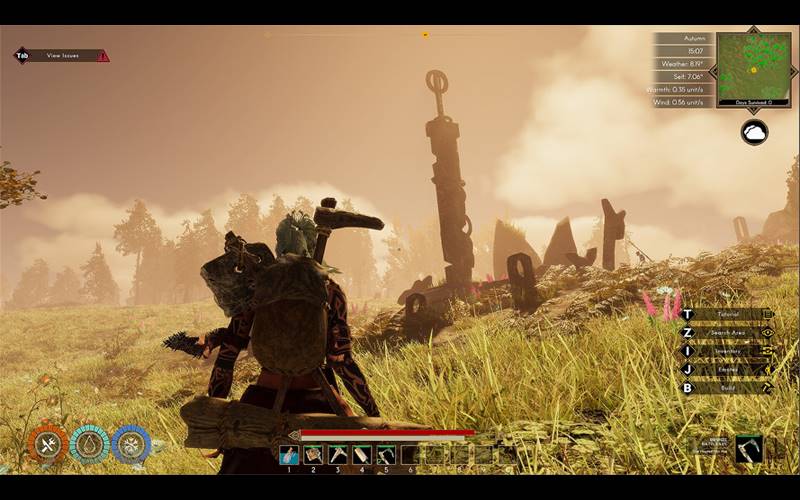Open the Emotes menu

tap(727, 369)
